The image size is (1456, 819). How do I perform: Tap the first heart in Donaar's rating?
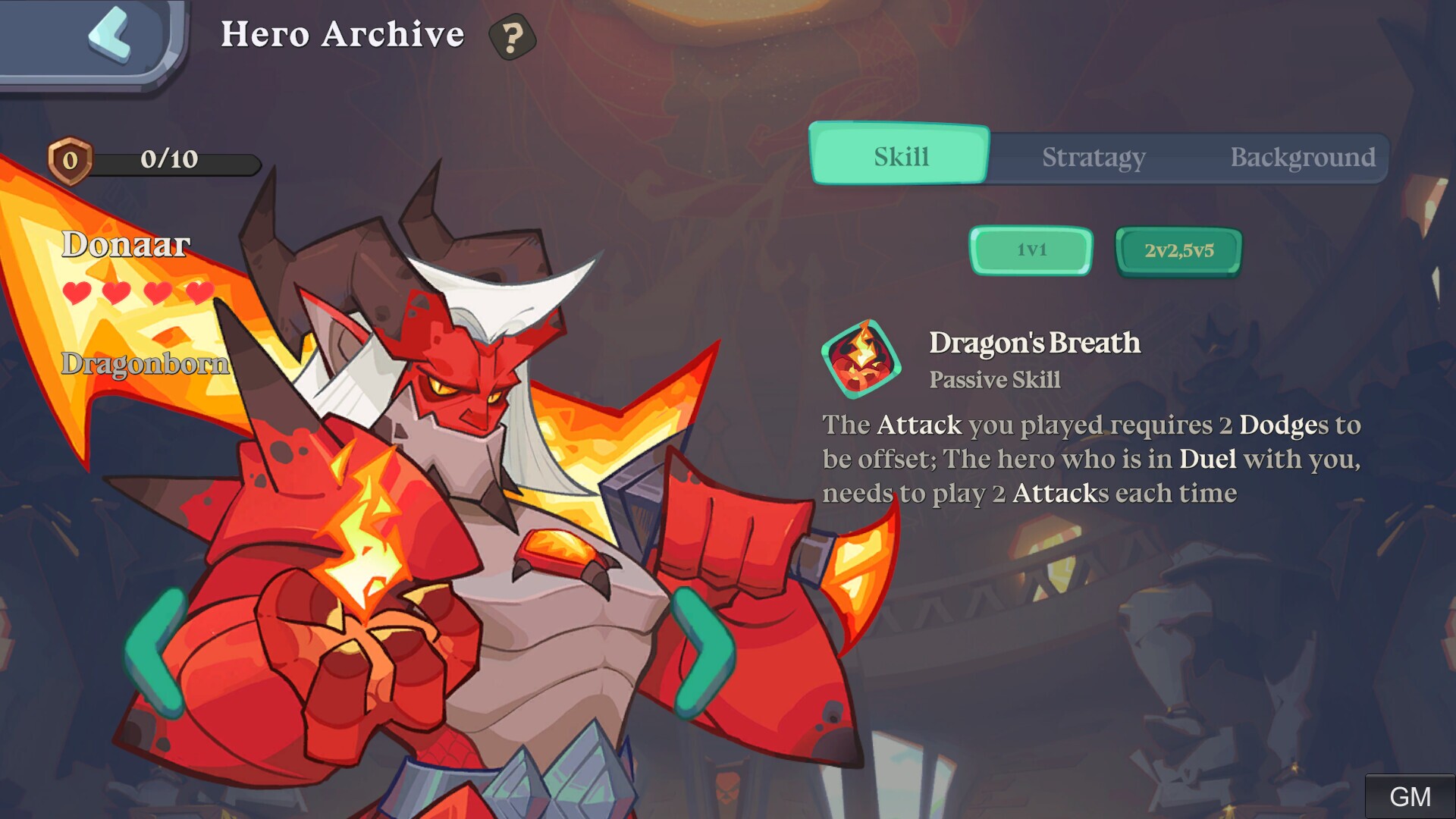(76, 292)
